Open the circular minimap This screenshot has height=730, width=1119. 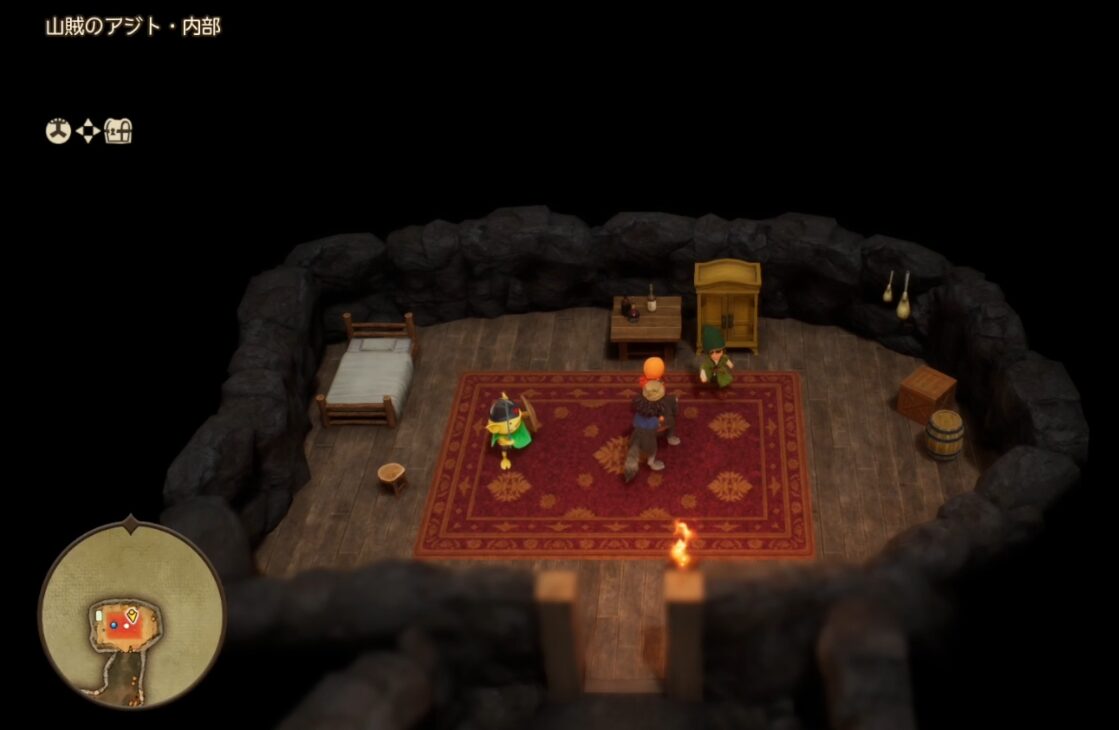pyautogui.click(x=131, y=610)
